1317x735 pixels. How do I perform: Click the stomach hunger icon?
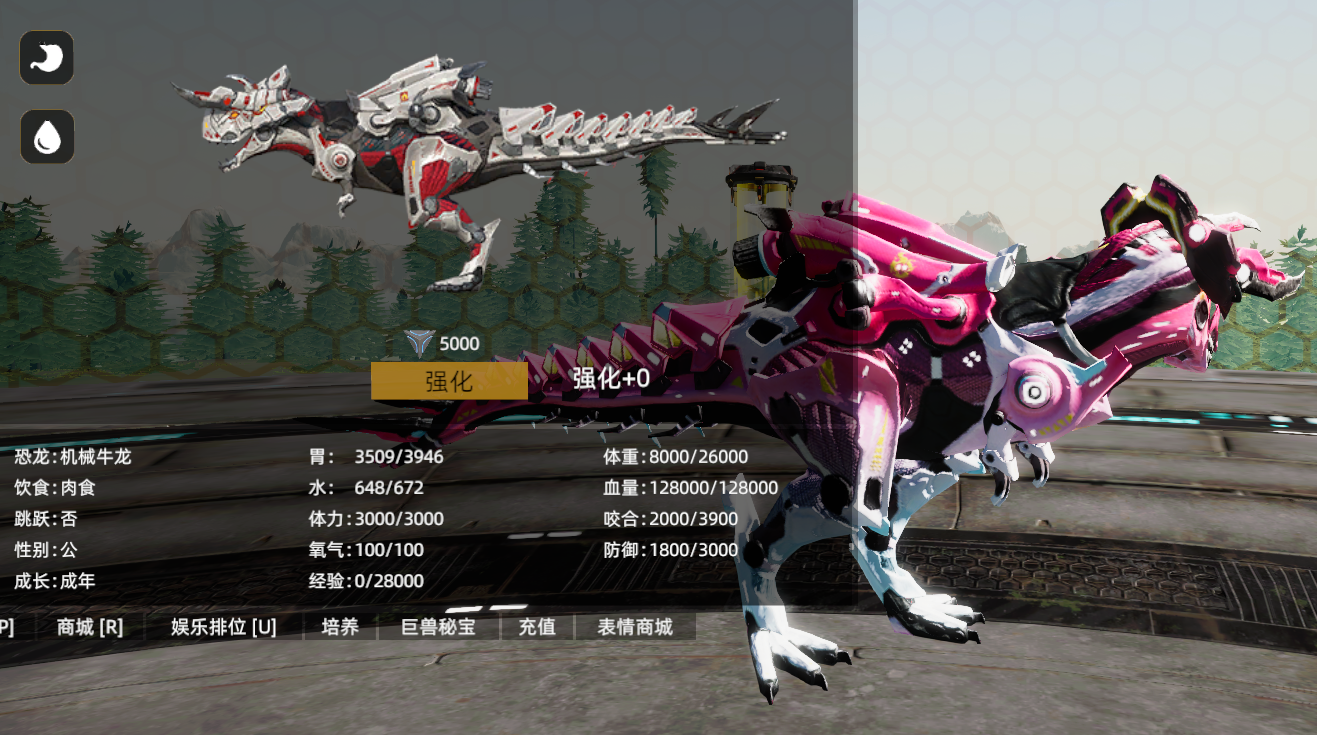click(x=47, y=58)
